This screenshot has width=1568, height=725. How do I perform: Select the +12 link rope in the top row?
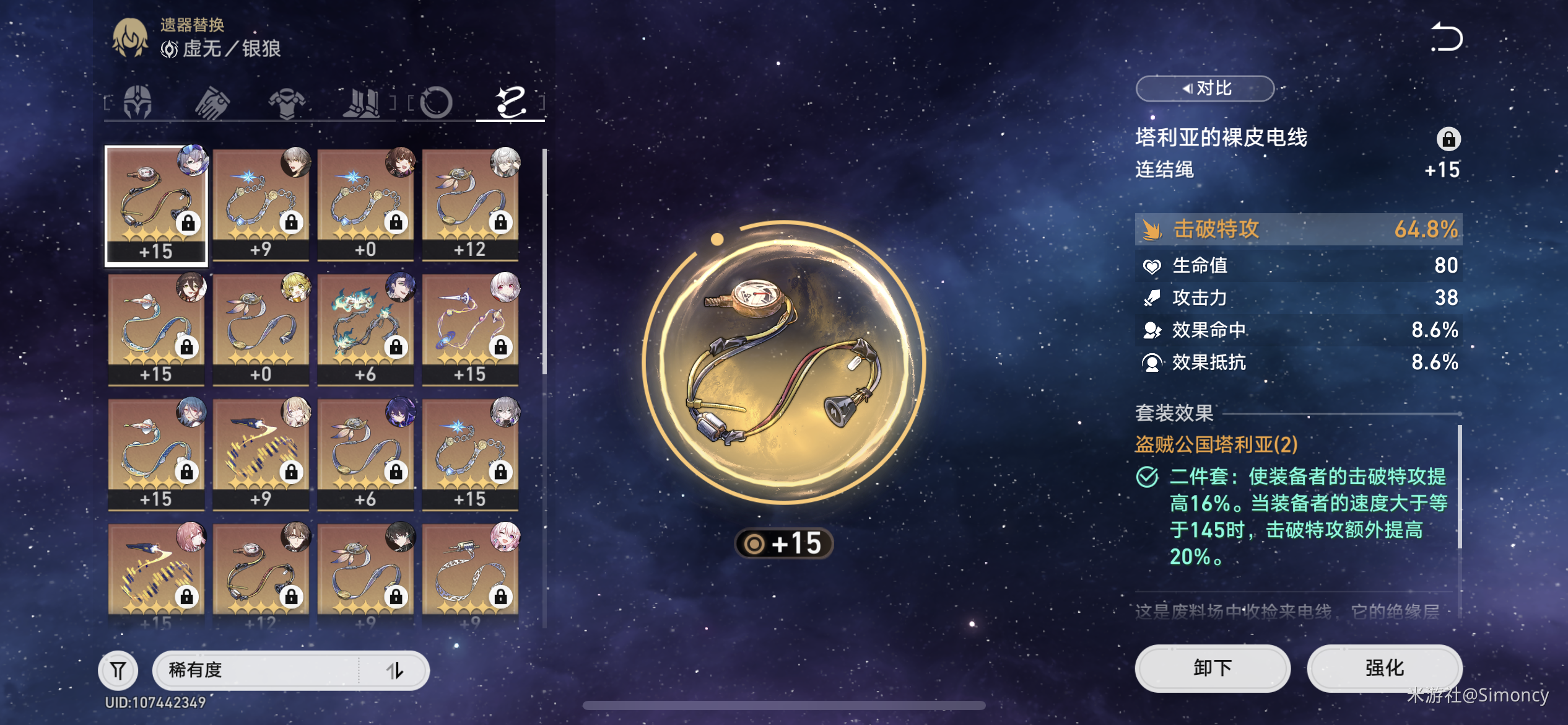(x=470, y=204)
